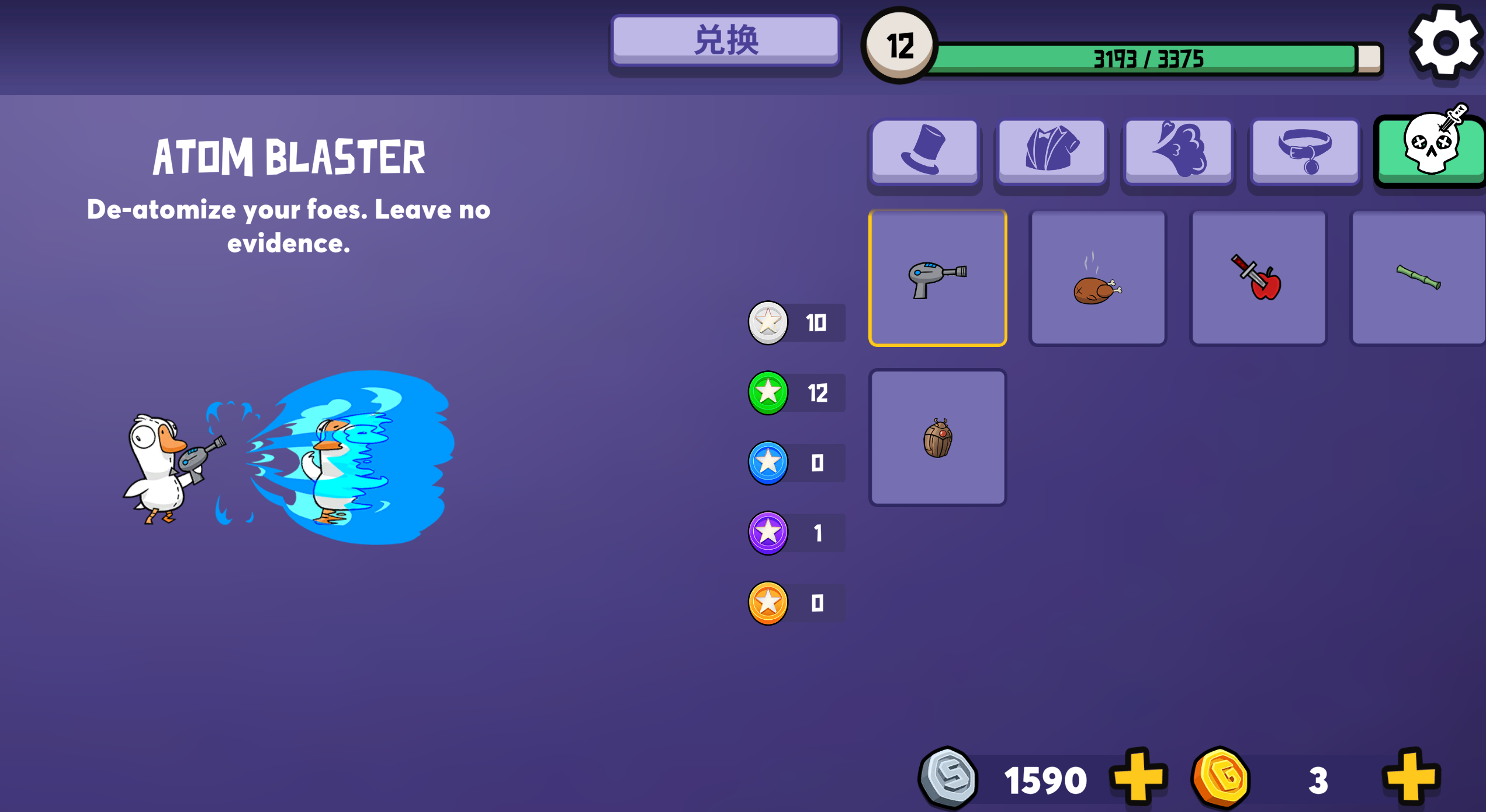Viewport: 1486px width, 812px height.
Task: Choose the Atom Blaster ray gun tile
Action: pyautogui.click(x=937, y=278)
